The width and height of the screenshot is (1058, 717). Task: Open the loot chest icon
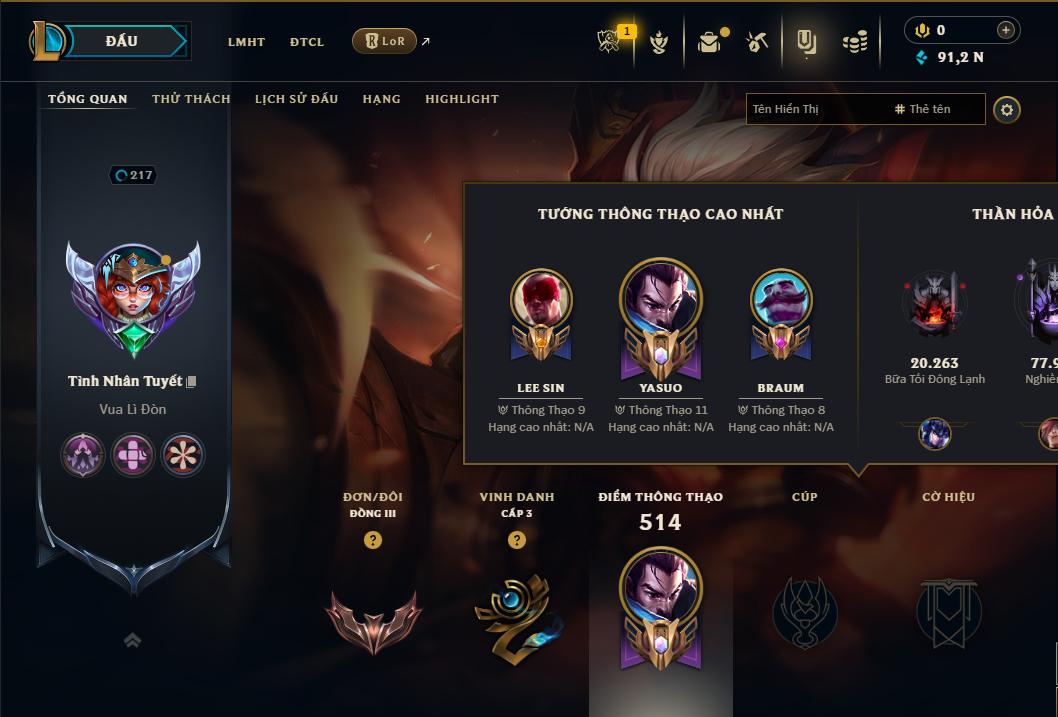709,42
